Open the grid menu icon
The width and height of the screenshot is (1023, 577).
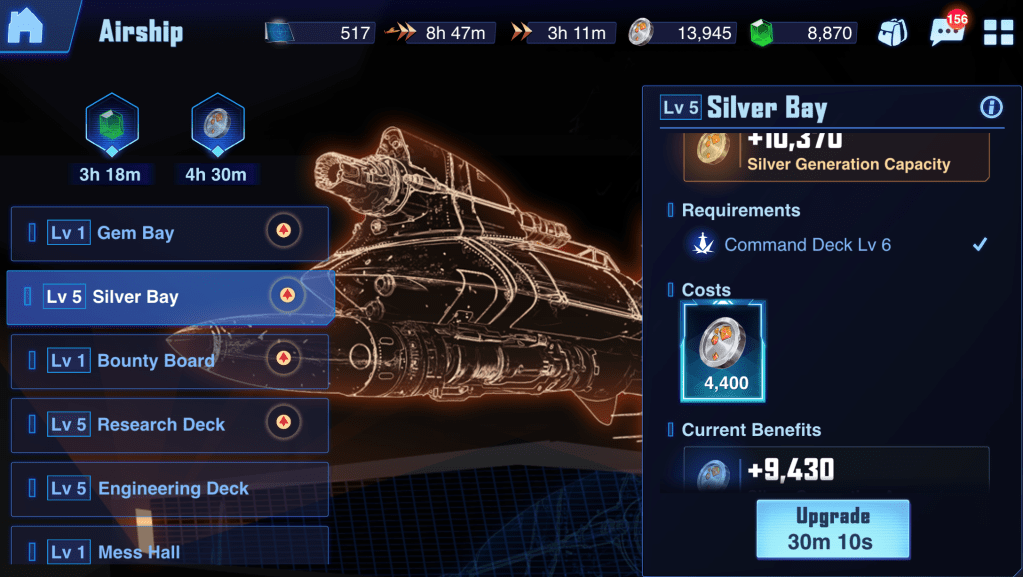tap(998, 33)
